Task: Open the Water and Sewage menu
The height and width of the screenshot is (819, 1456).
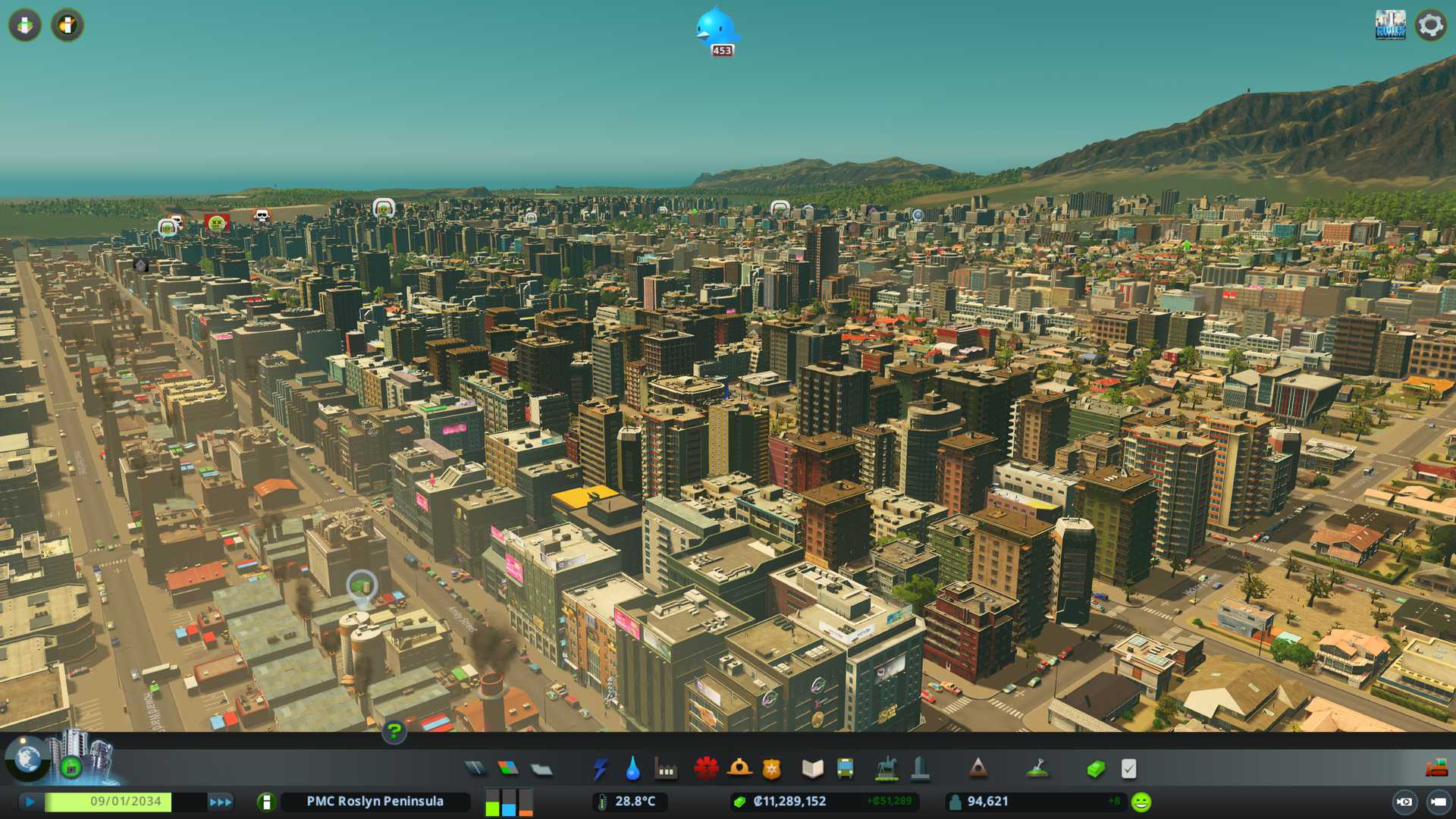Action: pos(632,769)
